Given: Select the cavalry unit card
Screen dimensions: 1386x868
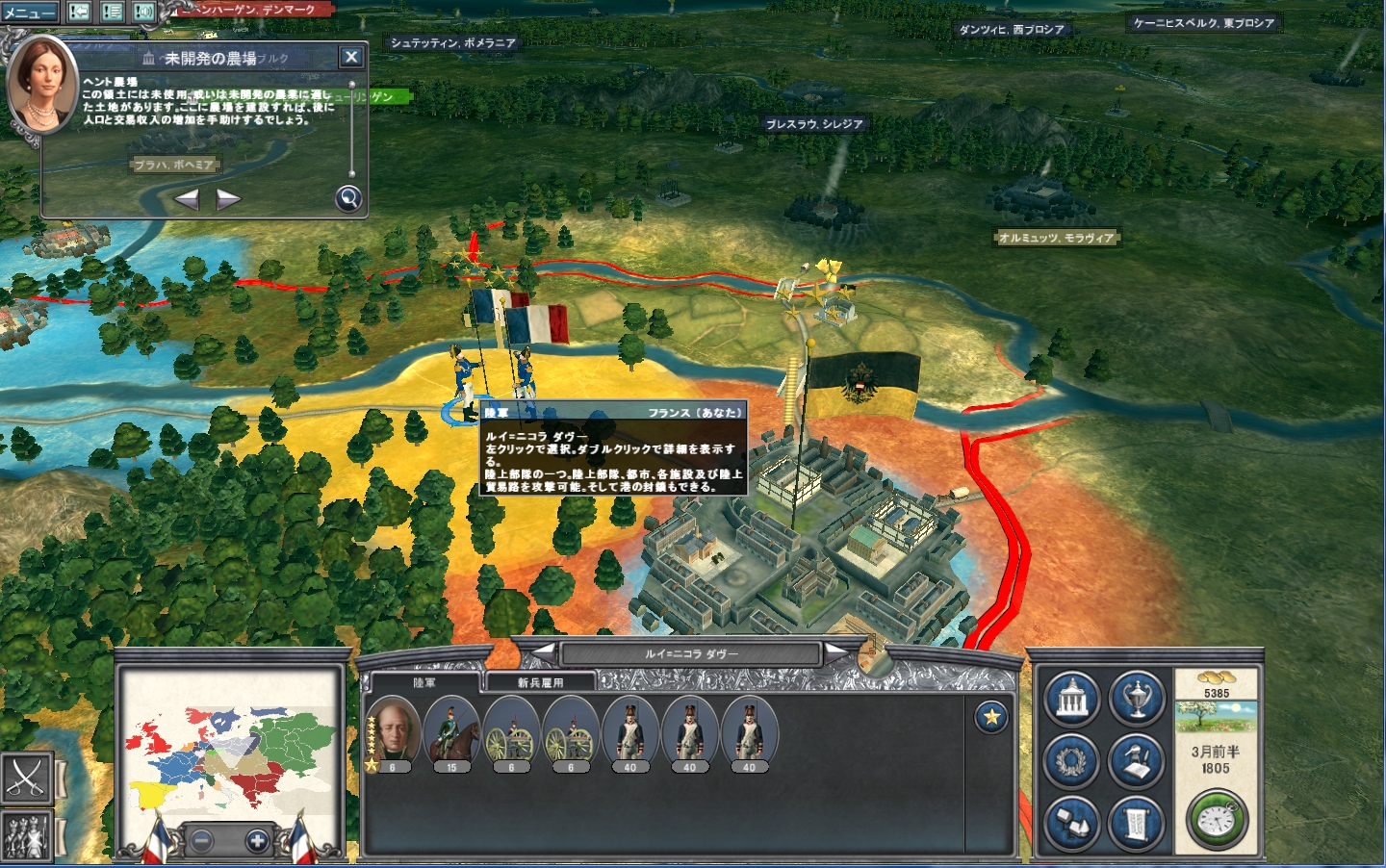Looking at the screenshot, I should (x=451, y=732).
